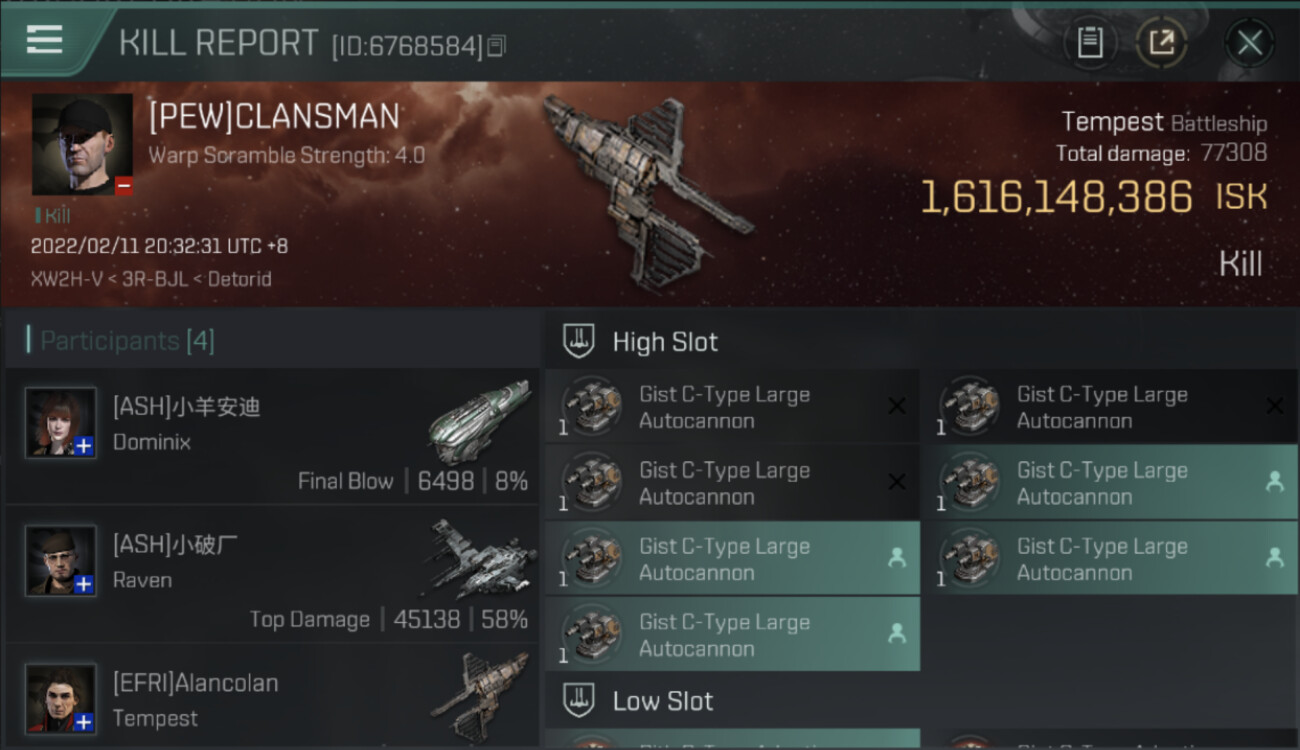The width and height of the screenshot is (1300, 750).
Task: Click the XW2H-V system location link
Action: 62,279
